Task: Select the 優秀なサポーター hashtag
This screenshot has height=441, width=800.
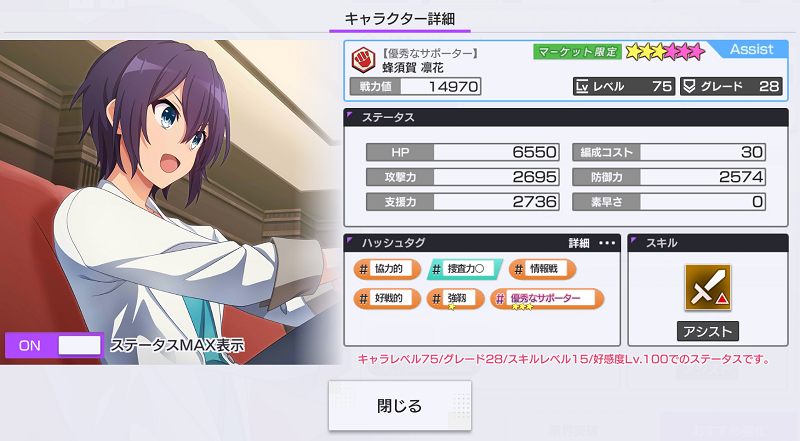Action: [547, 298]
